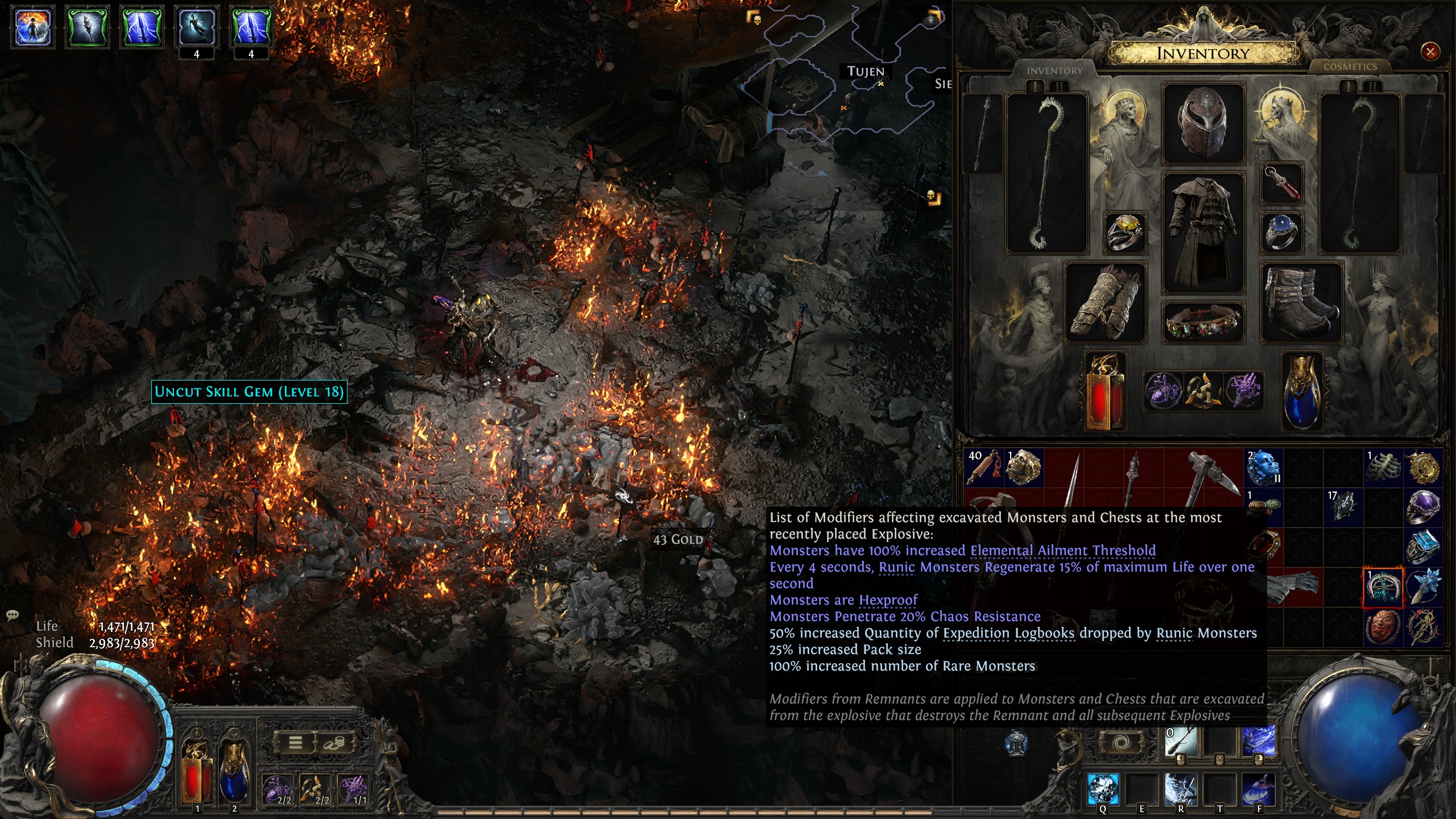The height and width of the screenshot is (819, 1456).
Task: Select the red amulet slot
Action: [x=1282, y=184]
